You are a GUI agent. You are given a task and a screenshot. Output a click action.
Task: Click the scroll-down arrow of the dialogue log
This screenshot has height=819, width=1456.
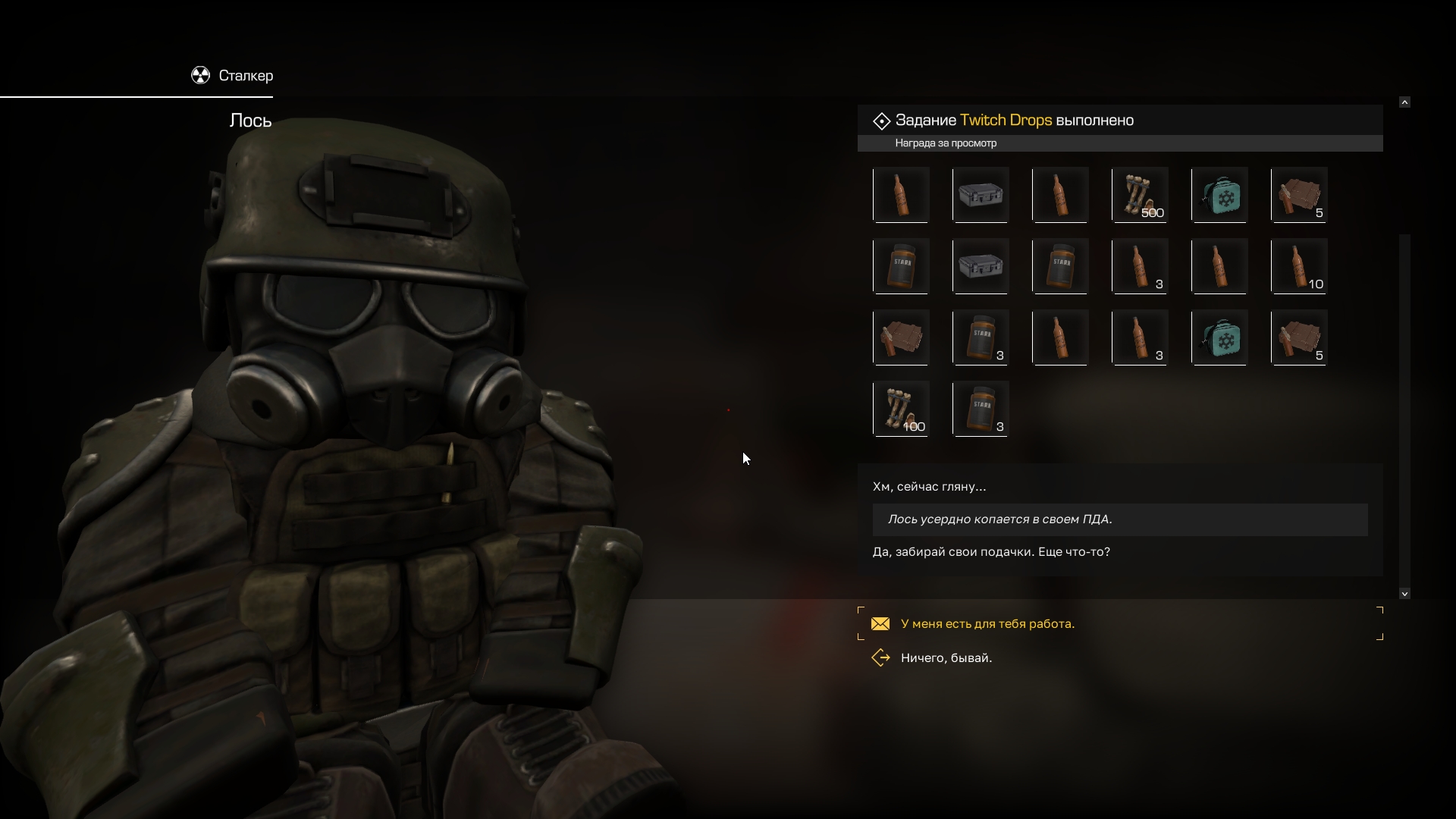point(1404,594)
